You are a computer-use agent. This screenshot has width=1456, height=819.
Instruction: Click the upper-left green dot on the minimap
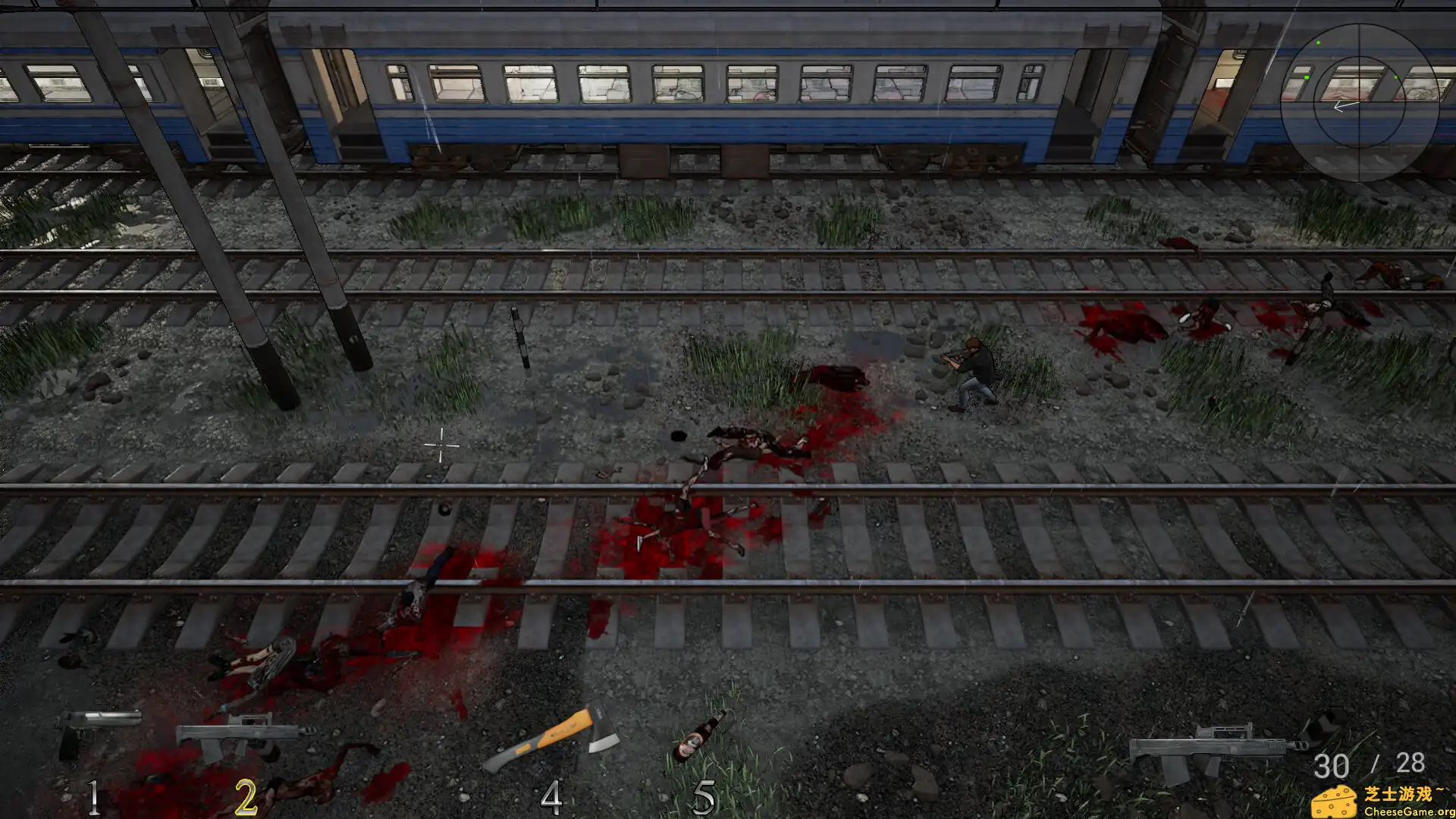point(1318,41)
